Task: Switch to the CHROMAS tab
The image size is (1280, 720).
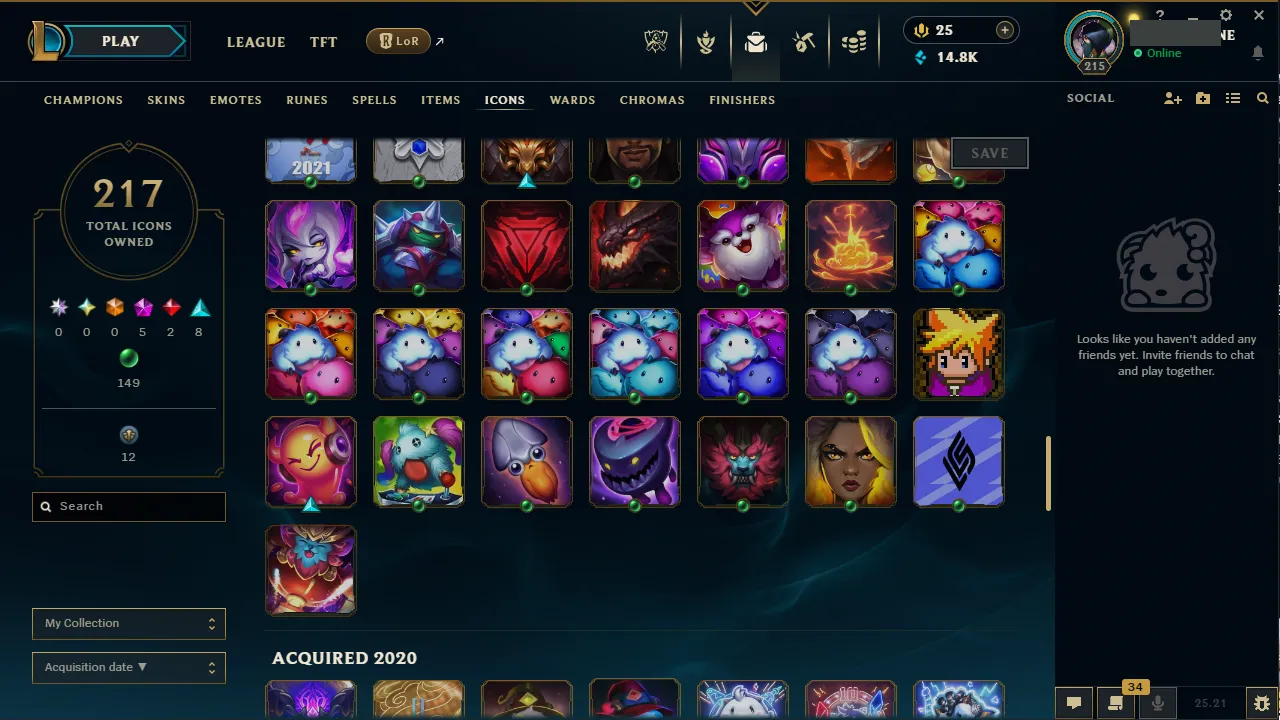Action: [x=652, y=100]
